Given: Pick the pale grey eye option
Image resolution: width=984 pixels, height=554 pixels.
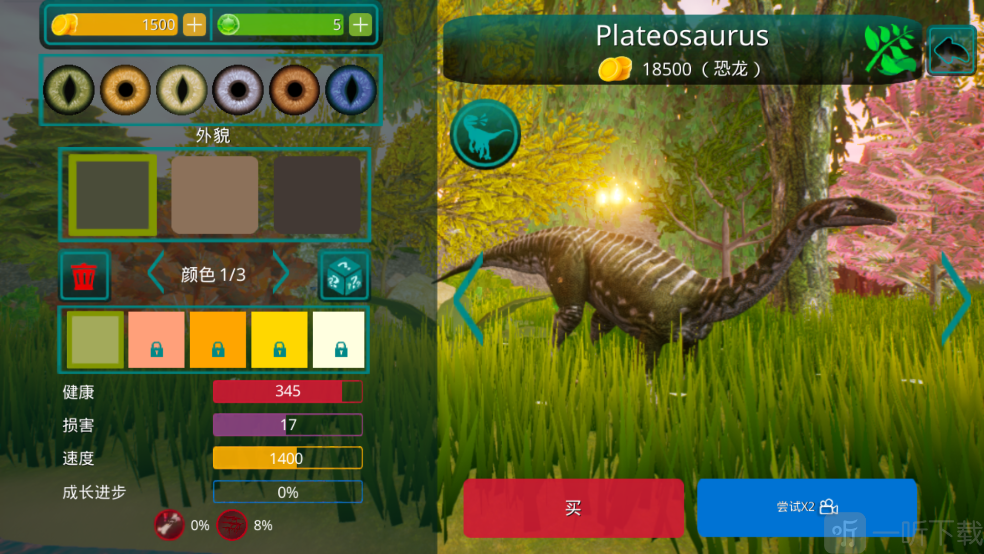Looking at the screenshot, I should tap(238, 90).
